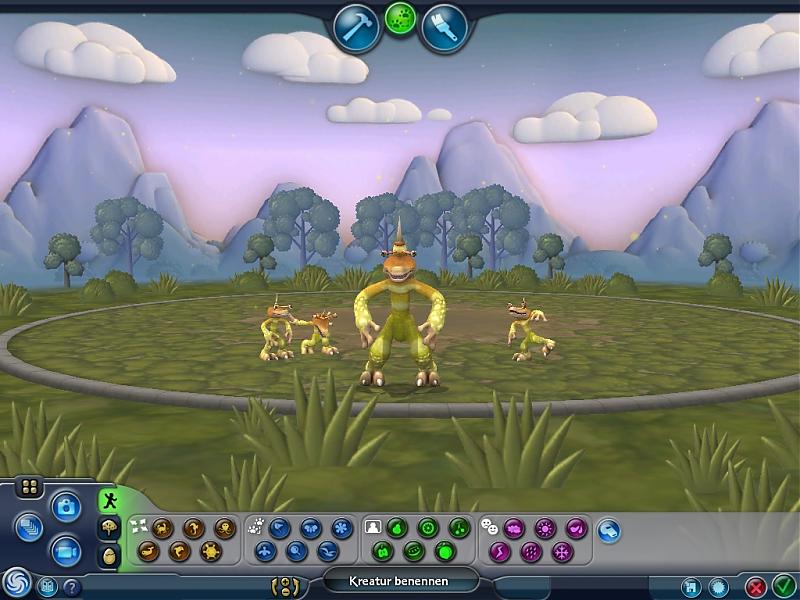This screenshot has width=800, height=600.
Task: Take a photo with the camera button
Action: (x=66, y=508)
